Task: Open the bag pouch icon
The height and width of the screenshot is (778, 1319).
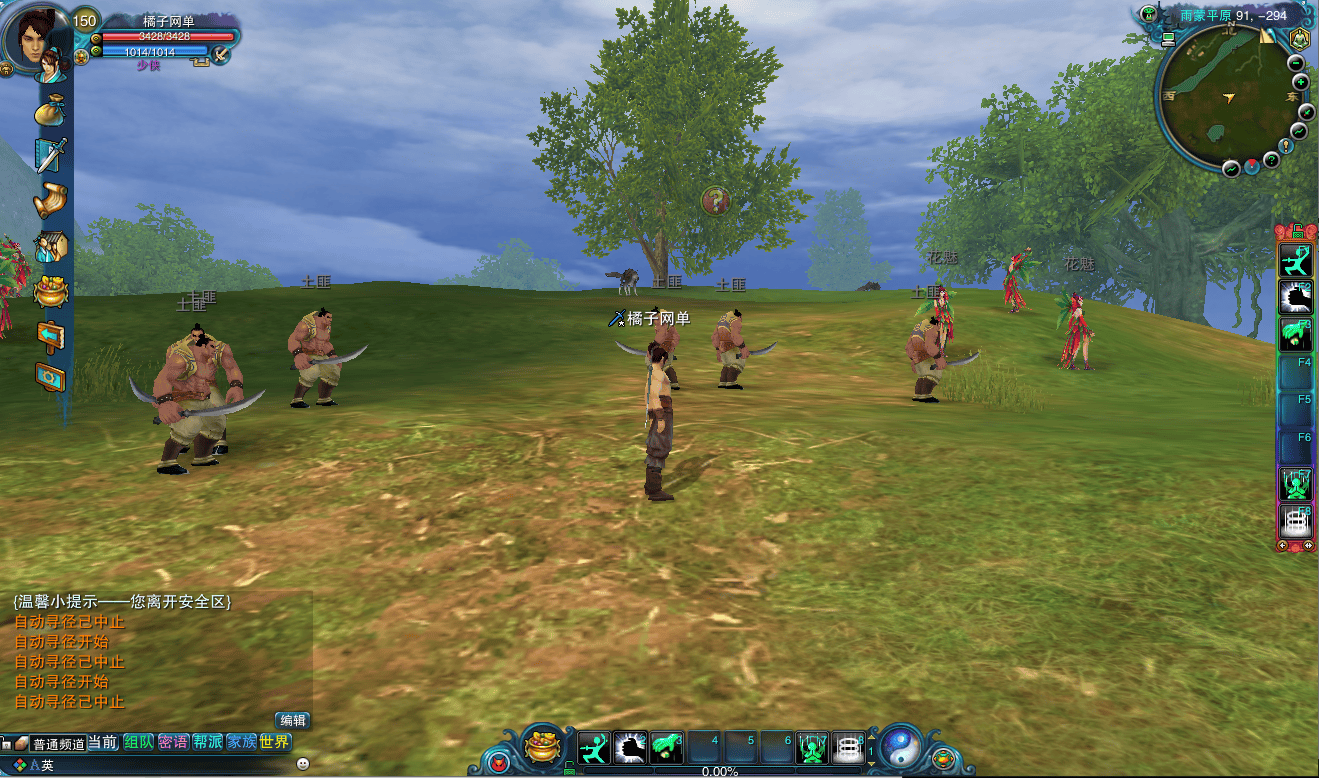Action: tap(49, 110)
